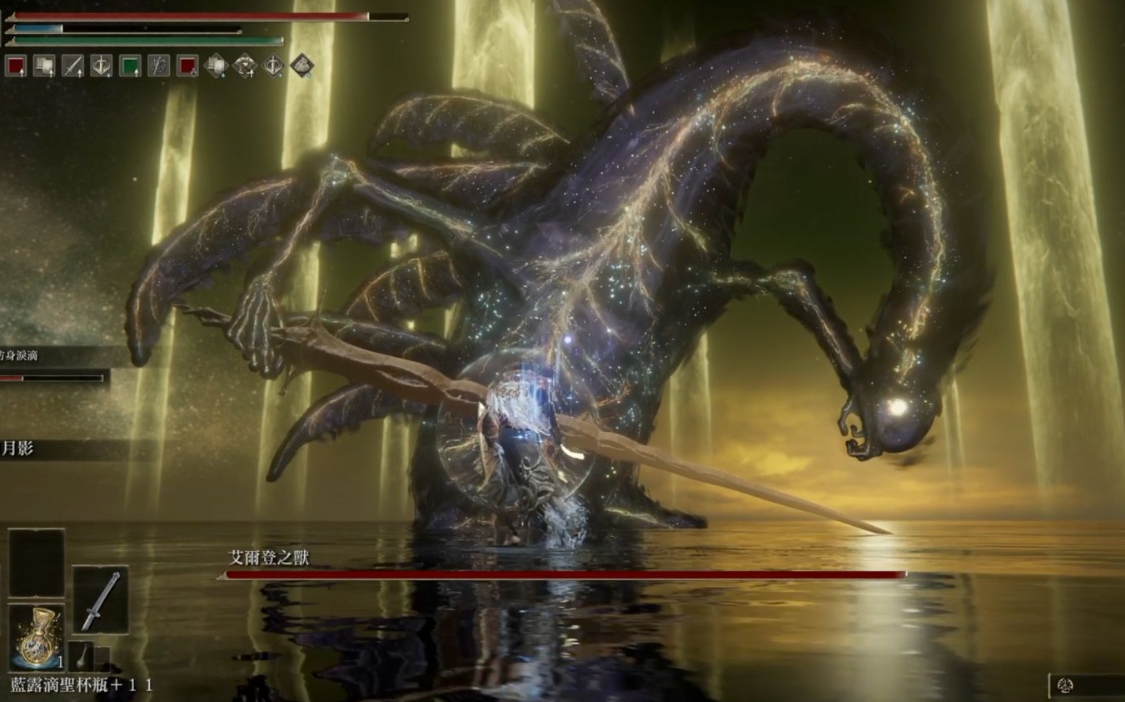This screenshot has height=702, width=1125.
Task: Click the sword attack-up buff icon
Action: [73, 66]
